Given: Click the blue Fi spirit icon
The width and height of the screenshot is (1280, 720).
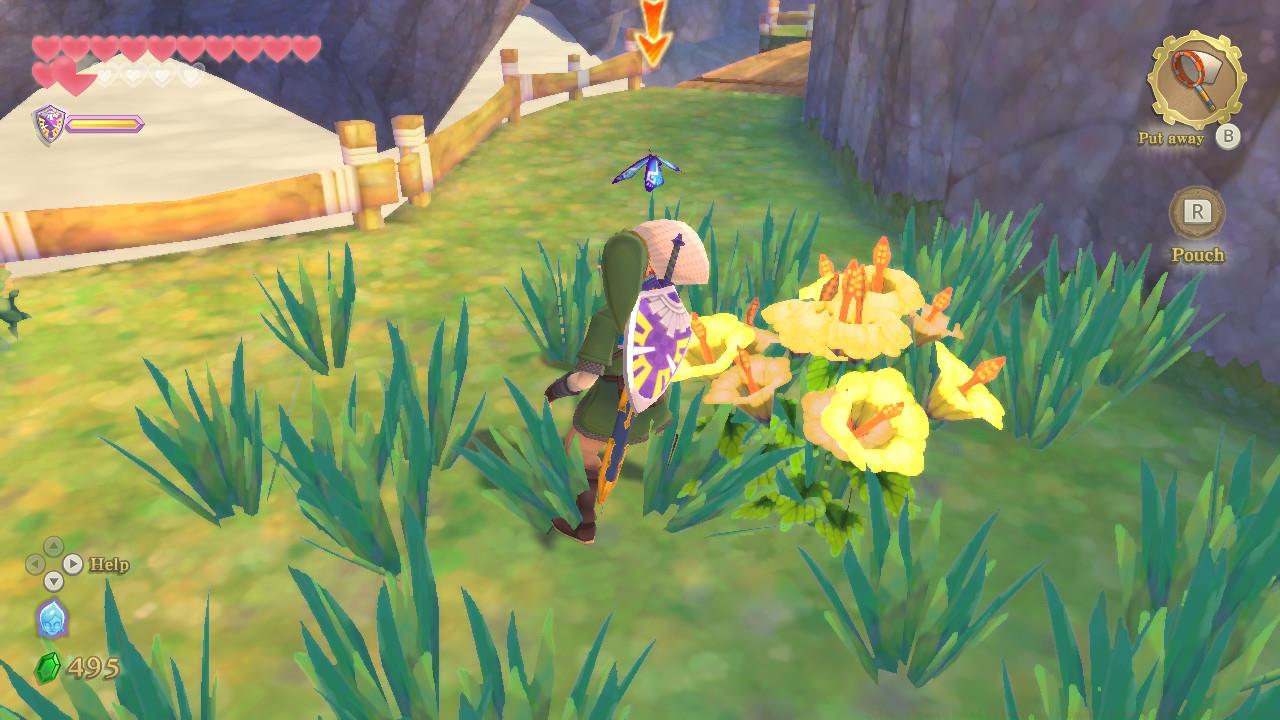Looking at the screenshot, I should [53, 620].
